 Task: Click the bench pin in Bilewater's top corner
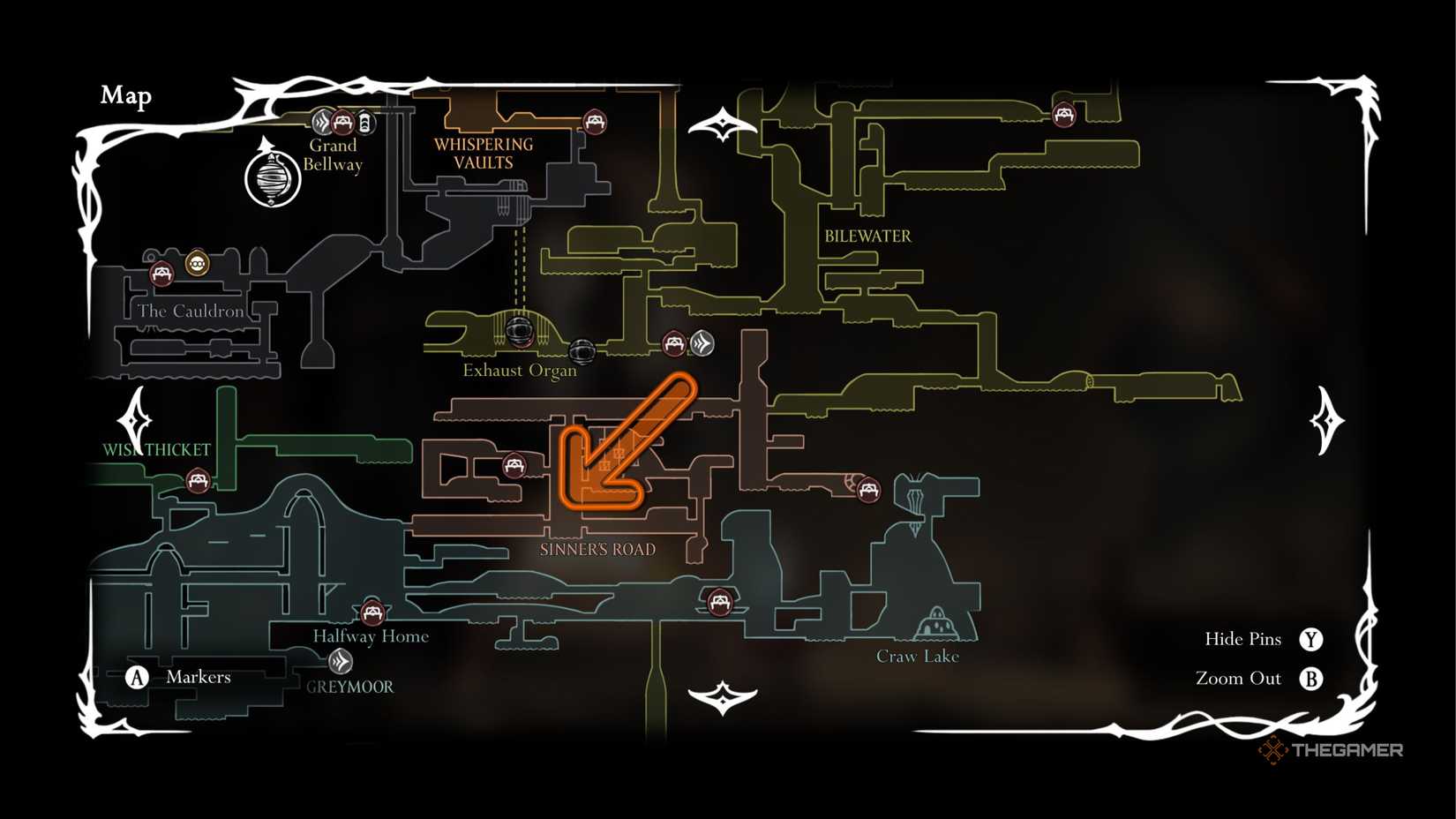pos(1062,113)
